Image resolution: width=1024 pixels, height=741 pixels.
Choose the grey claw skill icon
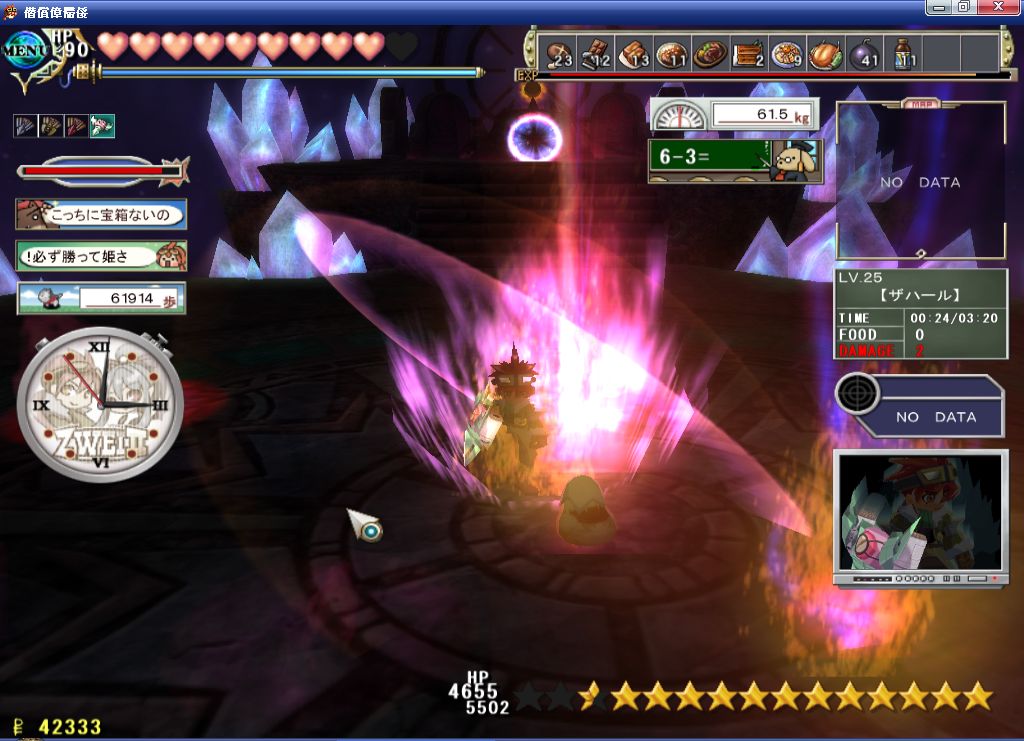click(25, 126)
